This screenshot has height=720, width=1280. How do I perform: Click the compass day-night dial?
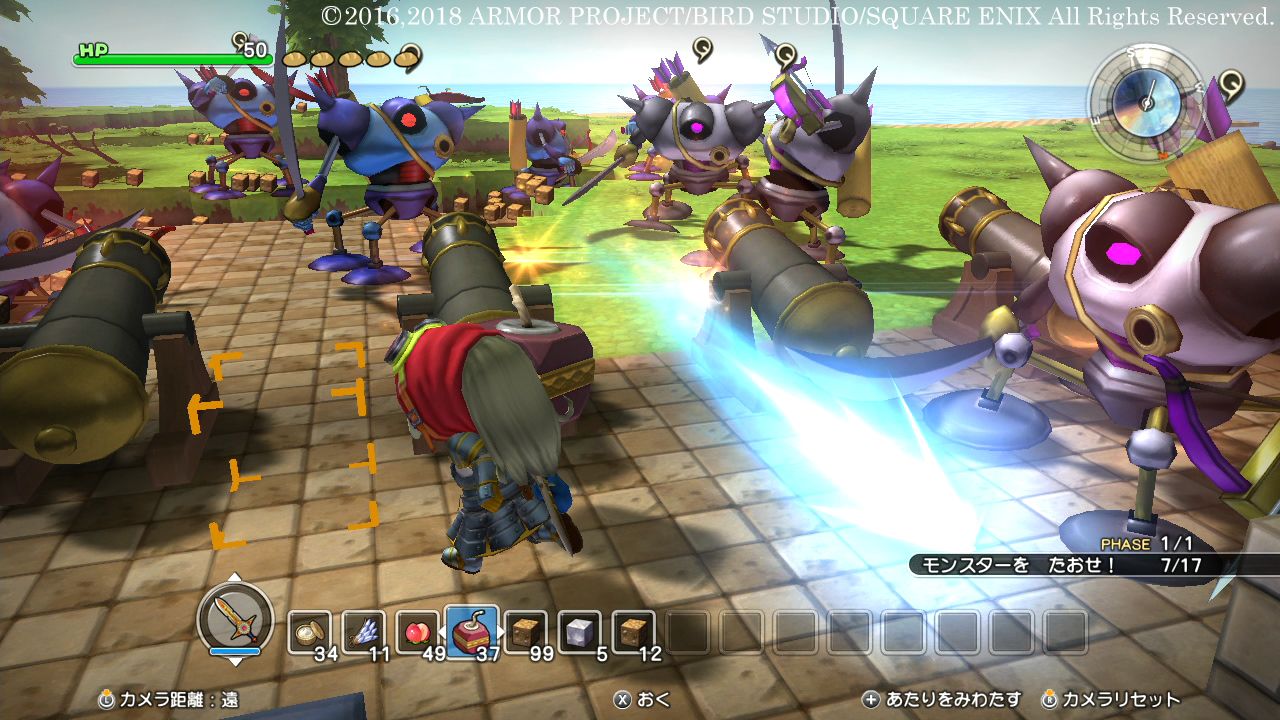tap(1146, 98)
